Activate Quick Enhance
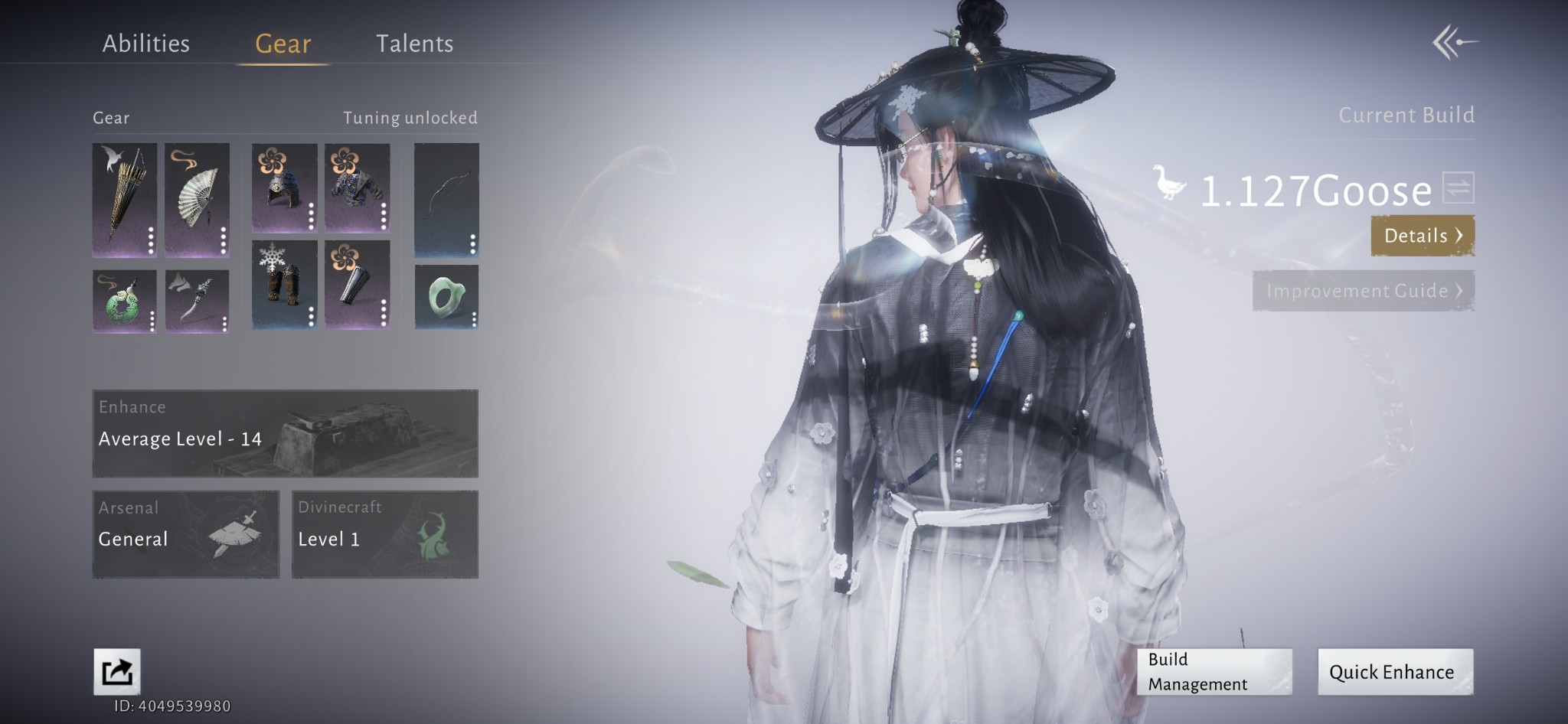The height and width of the screenshot is (724, 1568). tap(1394, 671)
